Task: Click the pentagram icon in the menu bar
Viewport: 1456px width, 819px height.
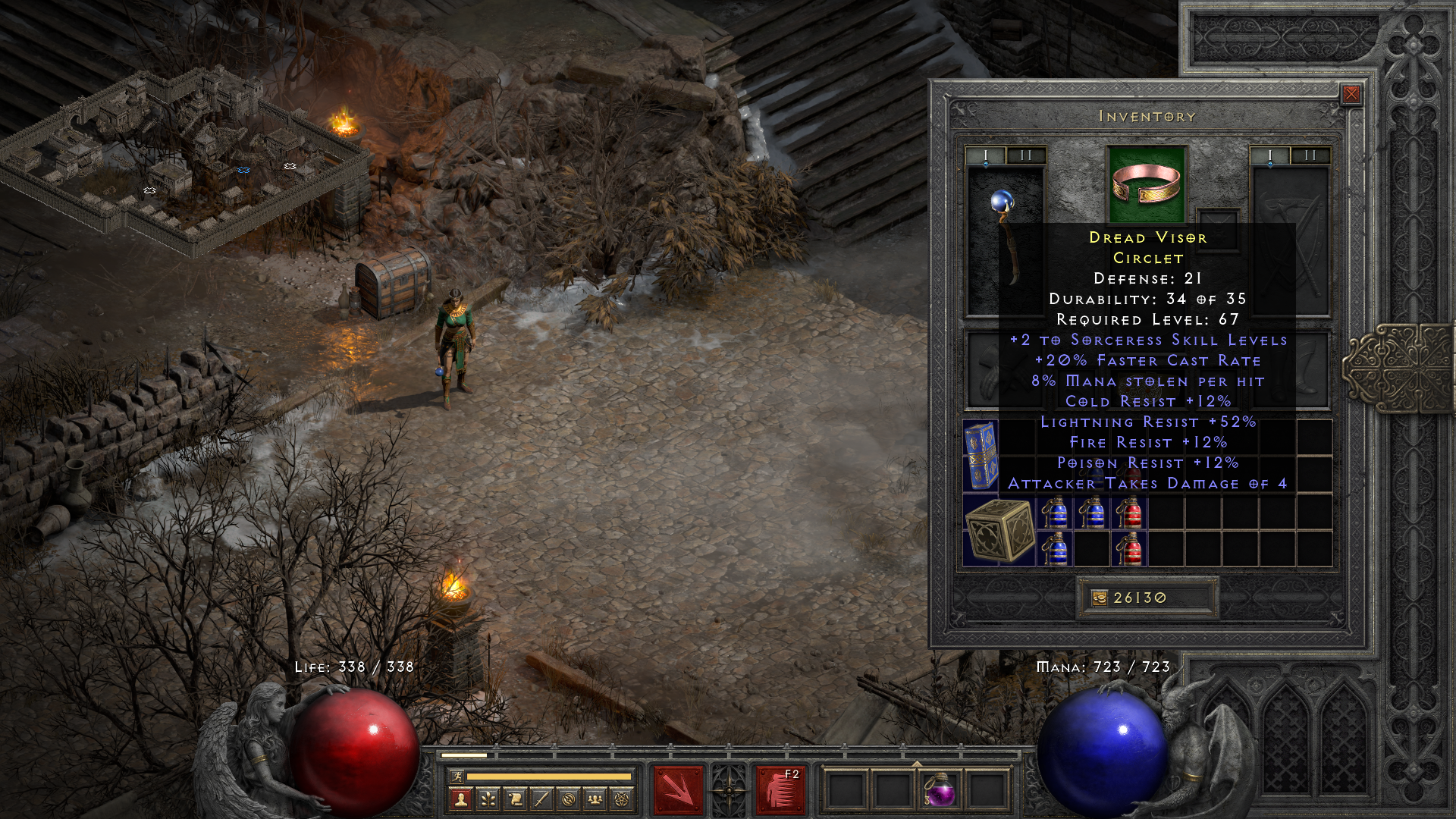Action: click(623, 798)
